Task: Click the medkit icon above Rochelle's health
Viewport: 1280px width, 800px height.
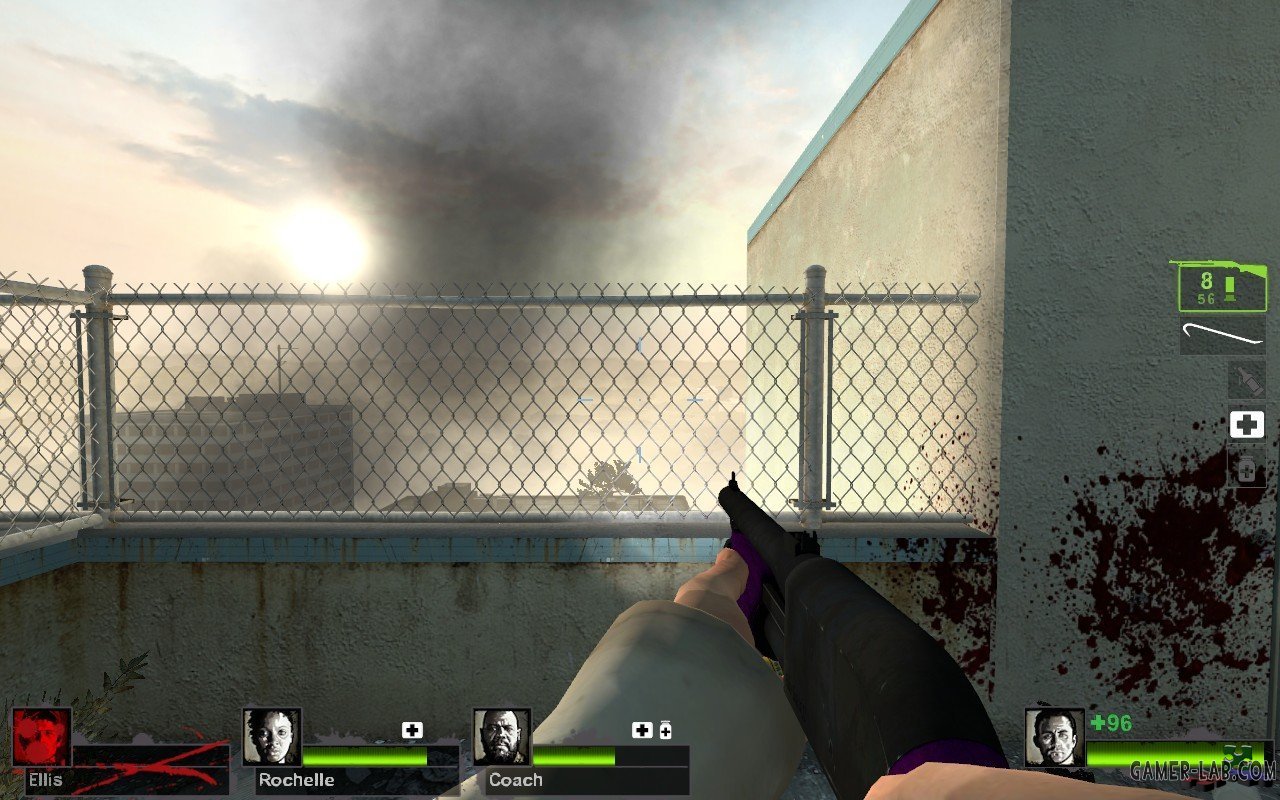Action: tap(412, 730)
